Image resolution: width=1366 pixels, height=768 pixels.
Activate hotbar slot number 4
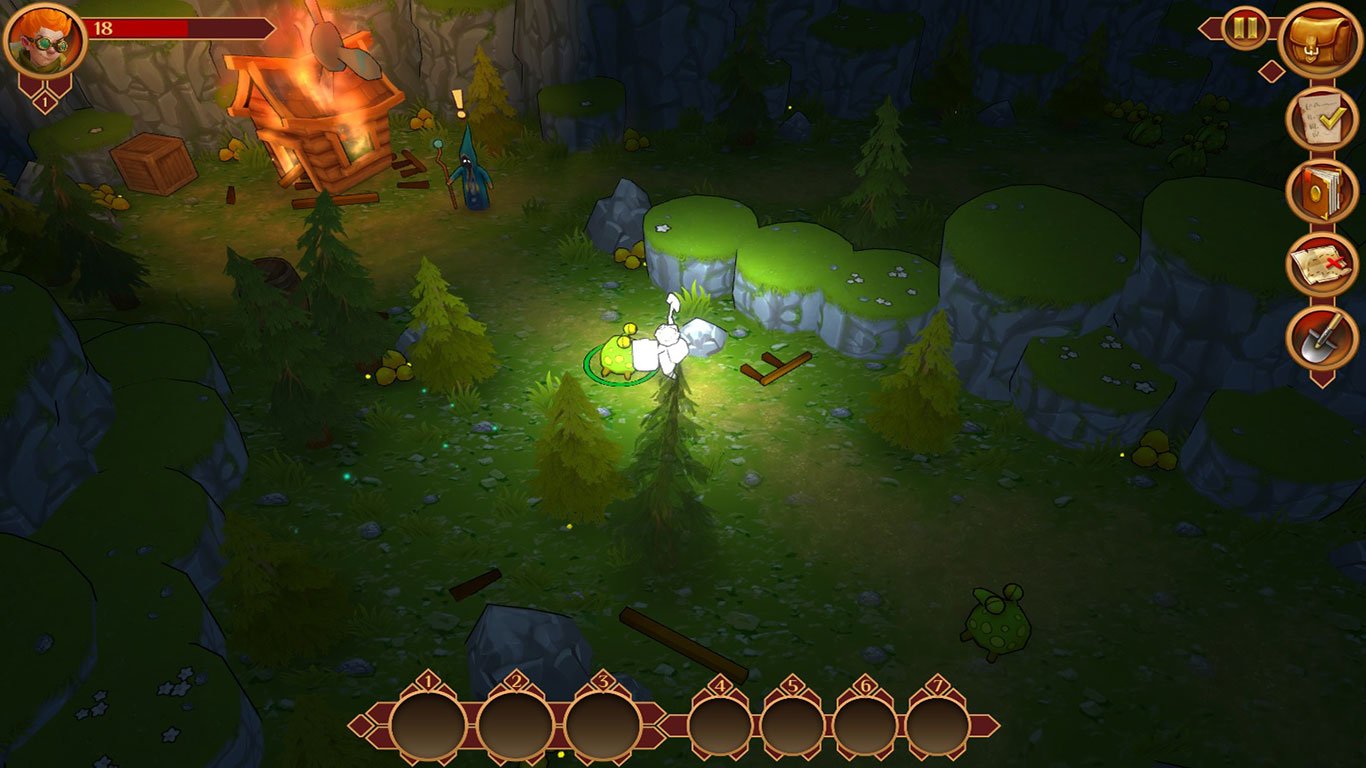click(720, 727)
